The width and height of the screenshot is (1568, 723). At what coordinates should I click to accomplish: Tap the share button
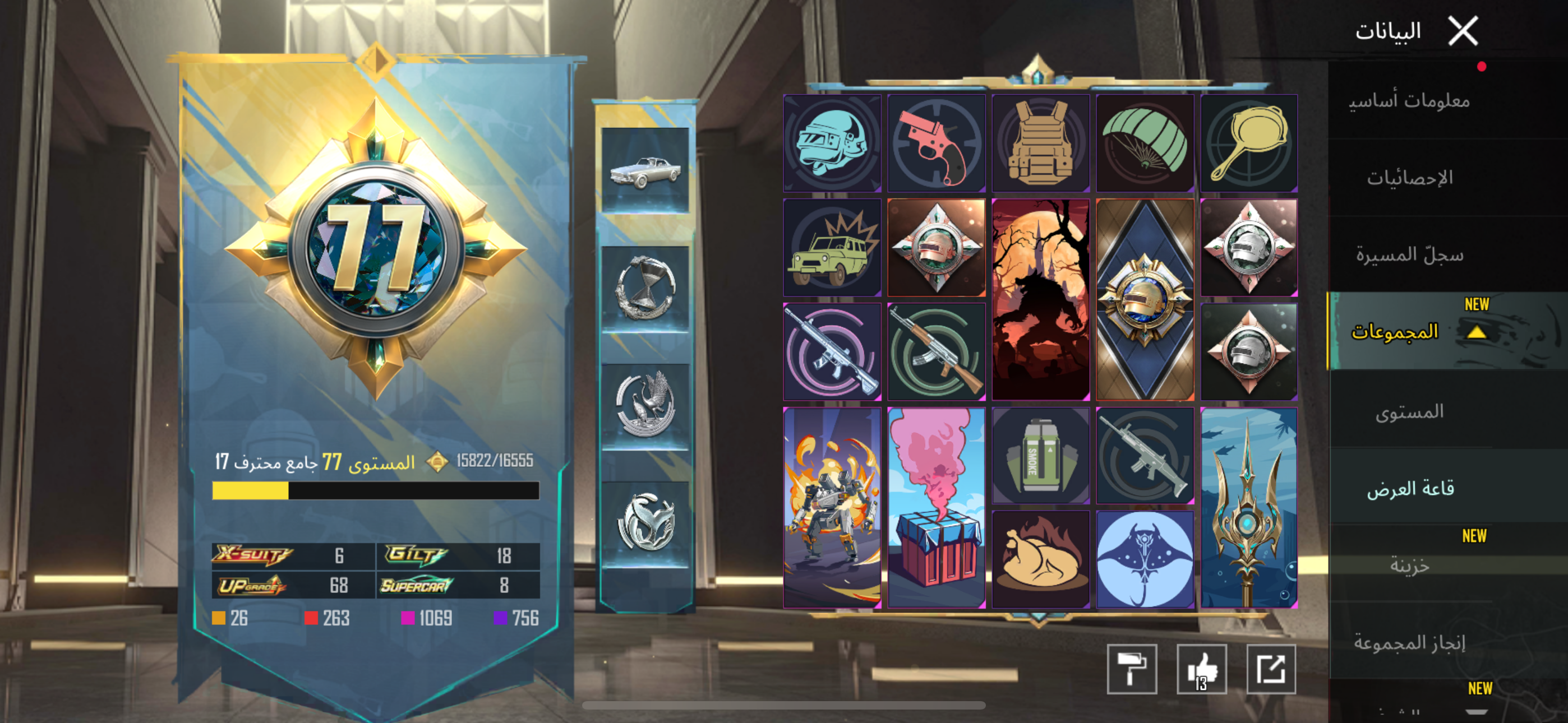click(x=1271, y=669)
